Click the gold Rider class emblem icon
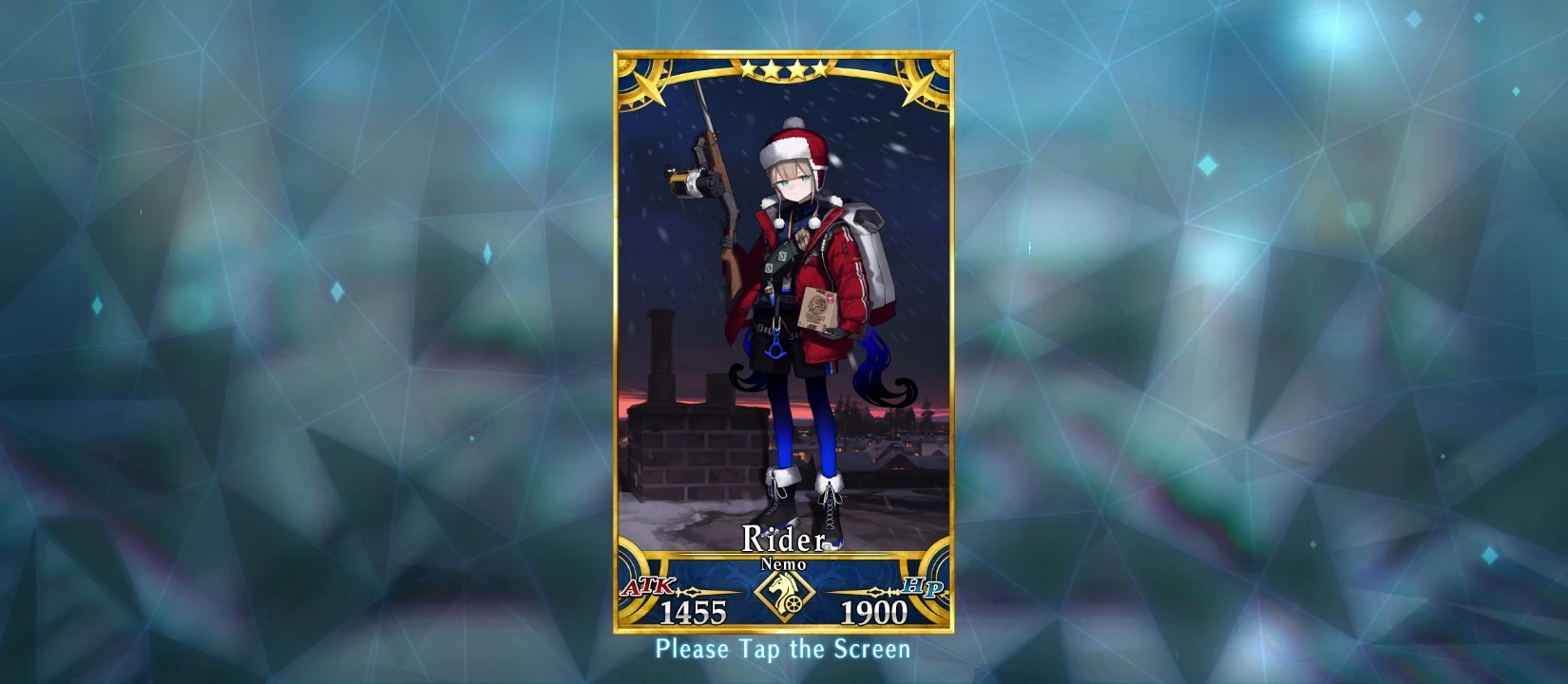The image size is (1568, 684). click(783, 591)
